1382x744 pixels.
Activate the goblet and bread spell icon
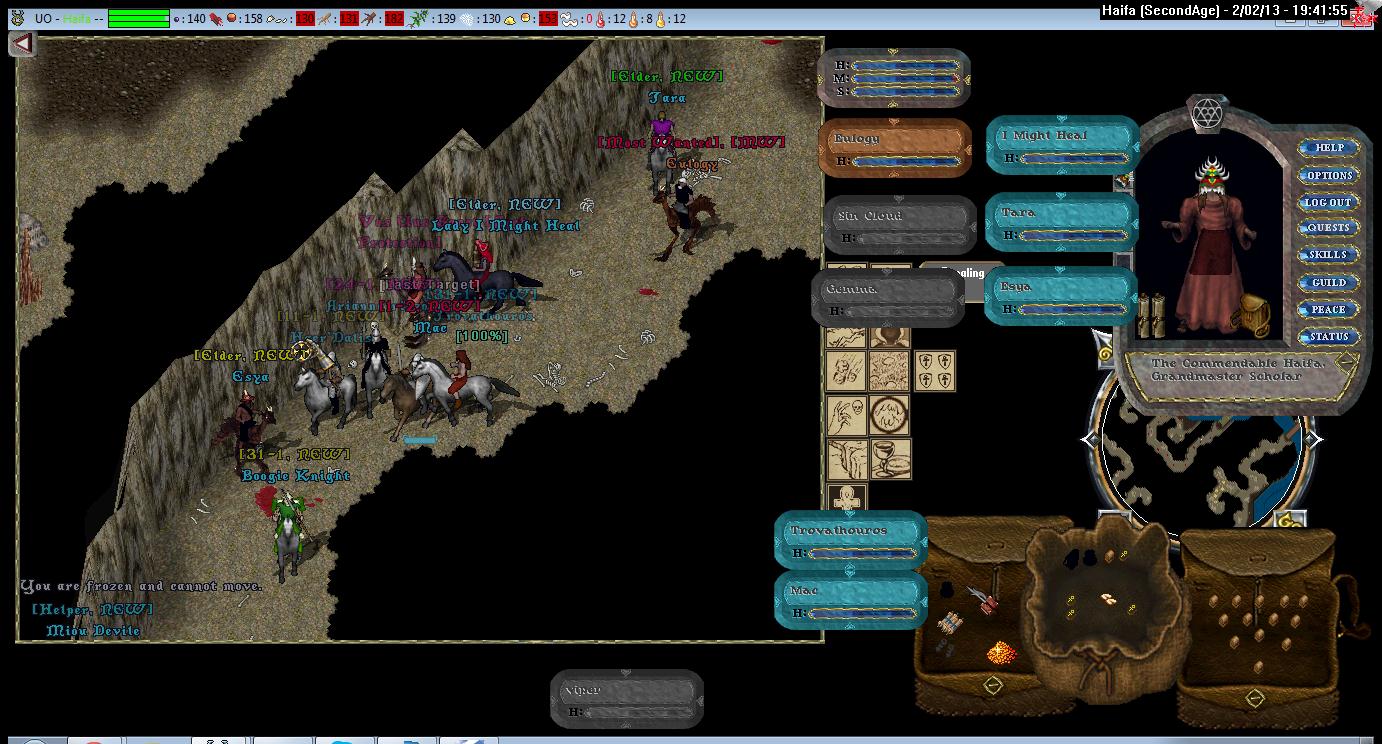(x=890, y=458)
